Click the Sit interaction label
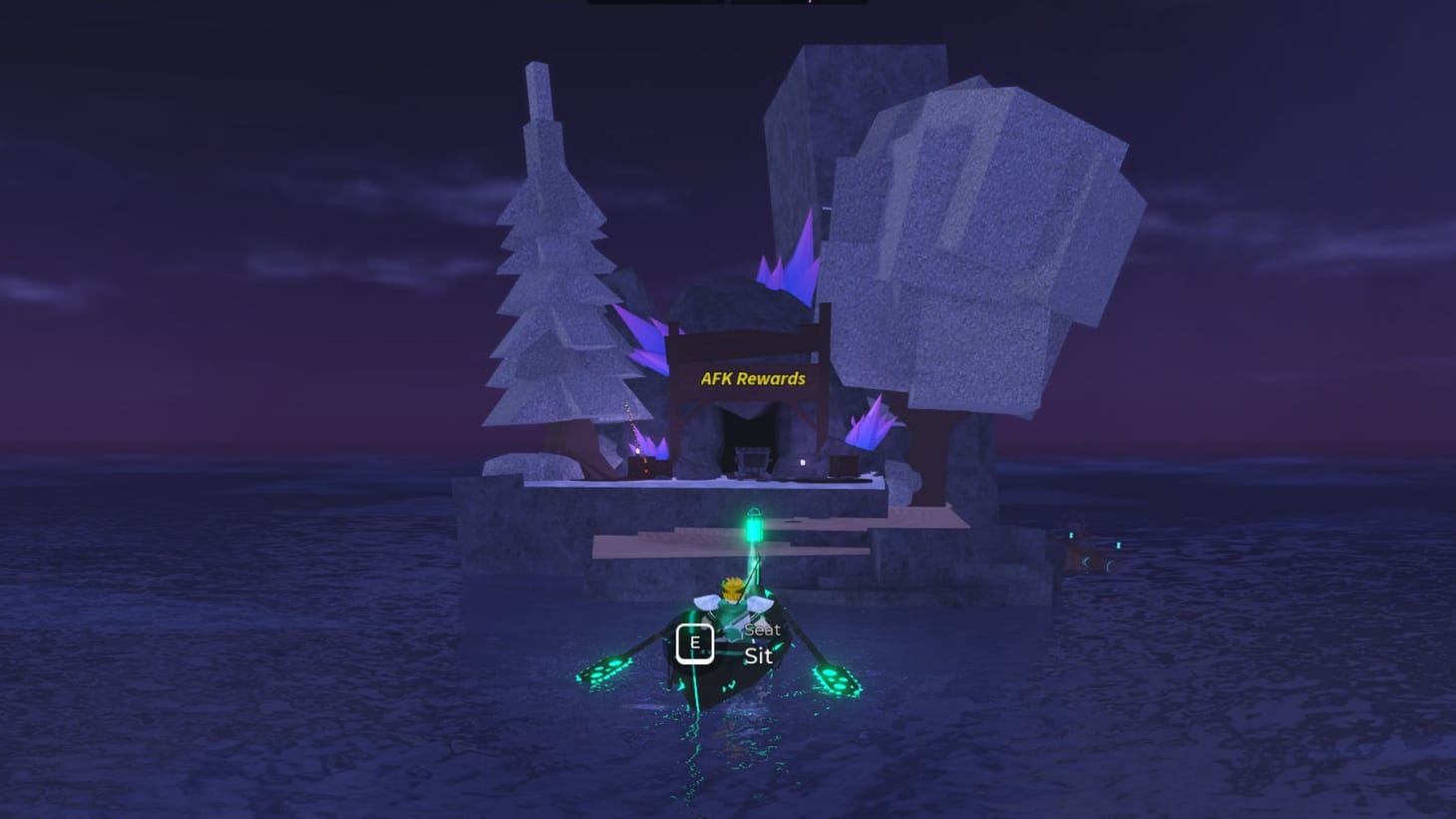 point(758,655)
